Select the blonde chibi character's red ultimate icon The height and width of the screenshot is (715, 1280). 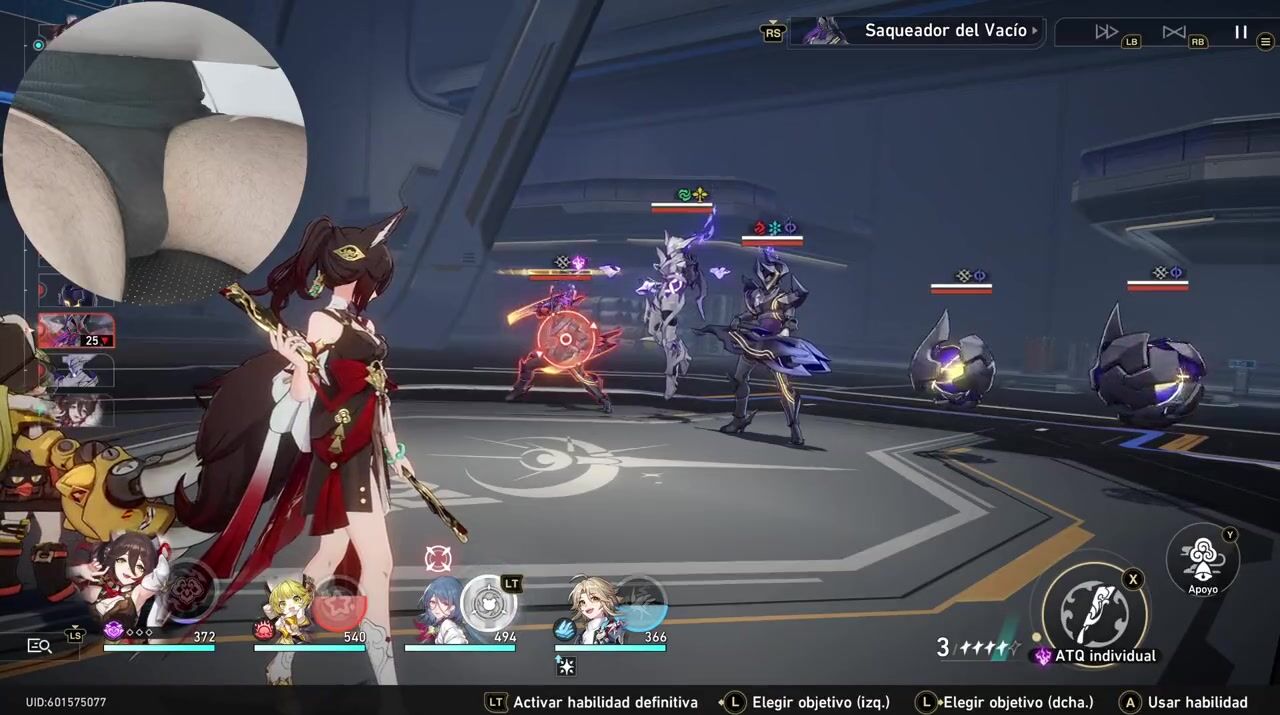point(338,605)
